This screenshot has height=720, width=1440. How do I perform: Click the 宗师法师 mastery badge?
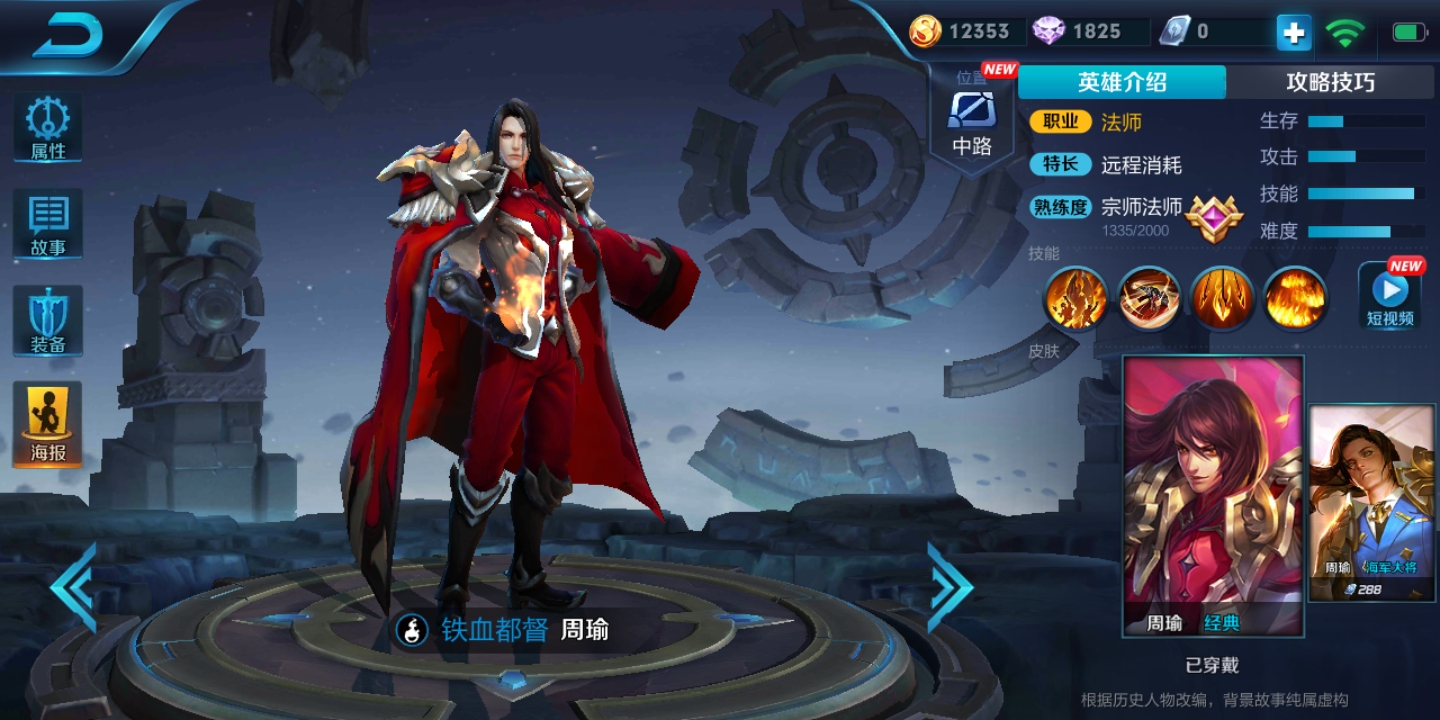coord(1214,216)
